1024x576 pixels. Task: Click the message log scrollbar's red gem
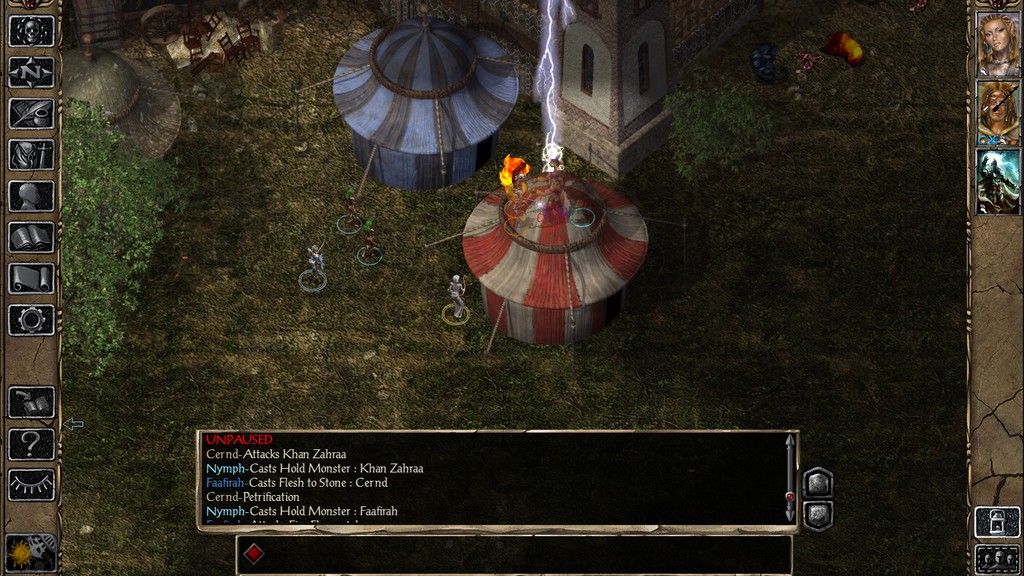tap(790, 496)
